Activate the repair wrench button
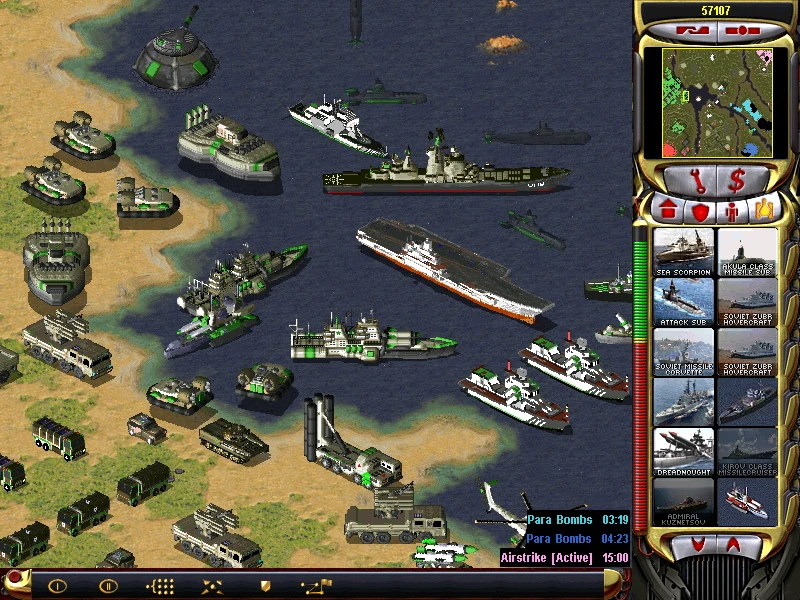 point(685,181)
